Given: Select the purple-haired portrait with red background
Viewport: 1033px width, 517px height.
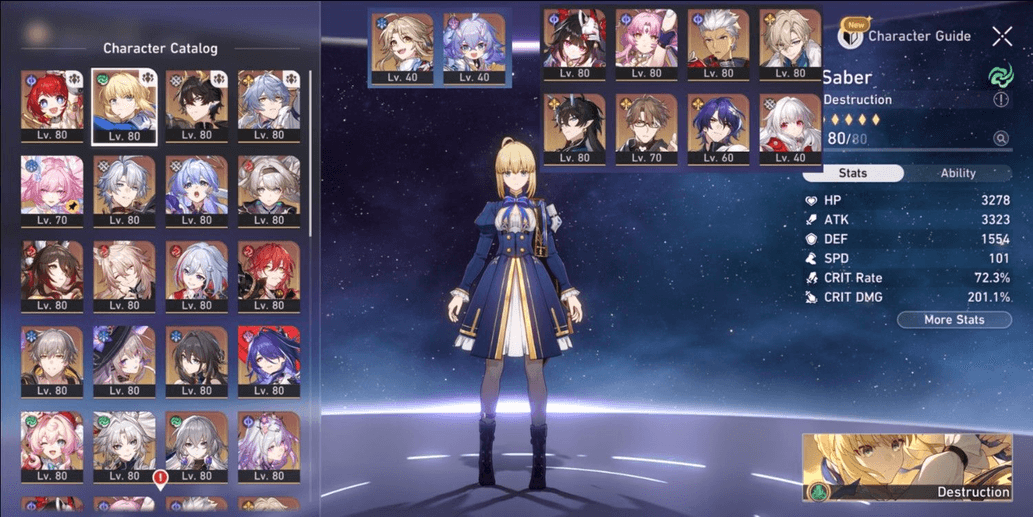Looking at the screenshot, I should point(269,361).
